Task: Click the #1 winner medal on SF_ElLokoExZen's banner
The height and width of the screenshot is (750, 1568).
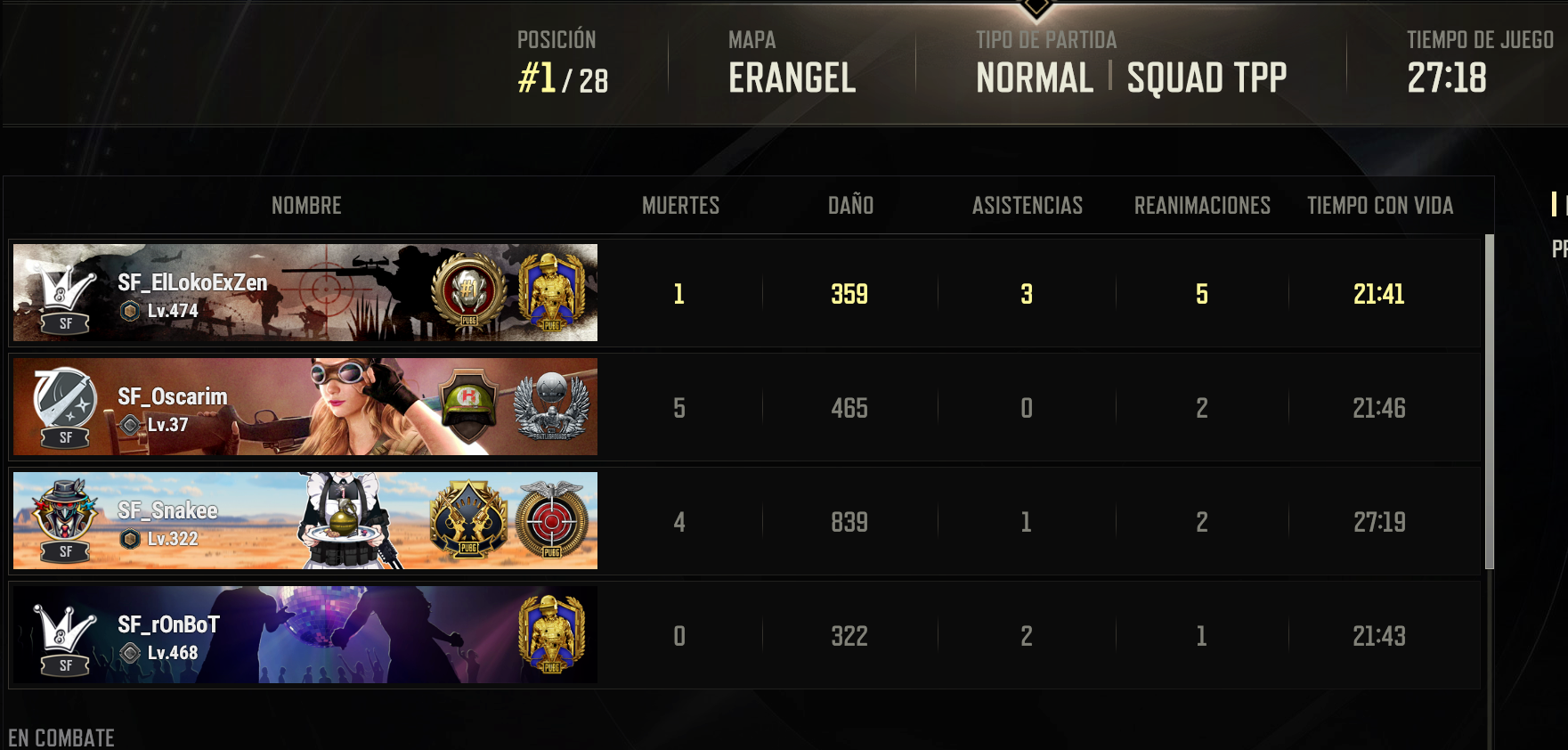Action: pos(468,291)
